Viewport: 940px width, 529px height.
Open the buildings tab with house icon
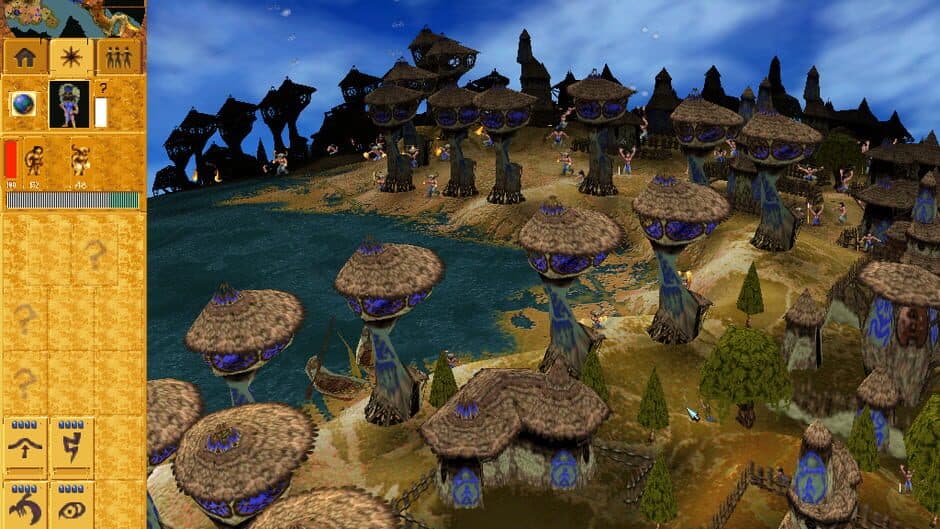pos(25,57)
